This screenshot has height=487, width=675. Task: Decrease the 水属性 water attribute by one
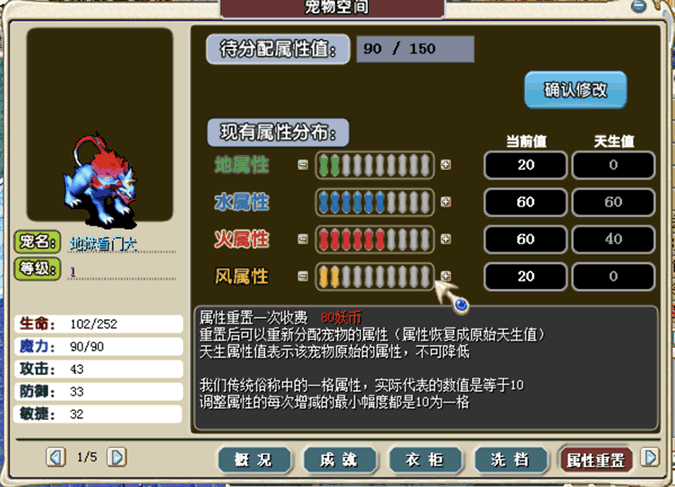point(302,202)
